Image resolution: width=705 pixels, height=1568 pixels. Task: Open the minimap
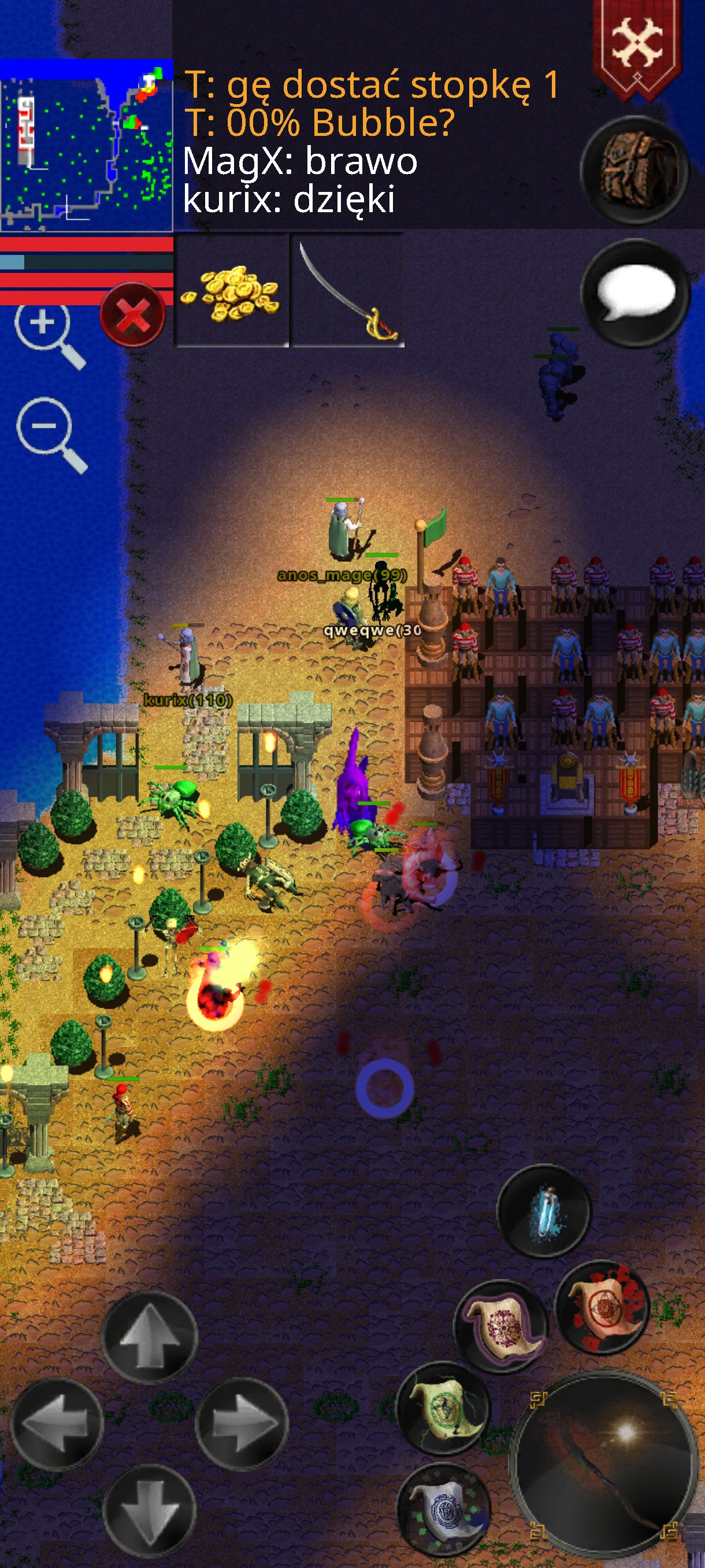(86, 146)
